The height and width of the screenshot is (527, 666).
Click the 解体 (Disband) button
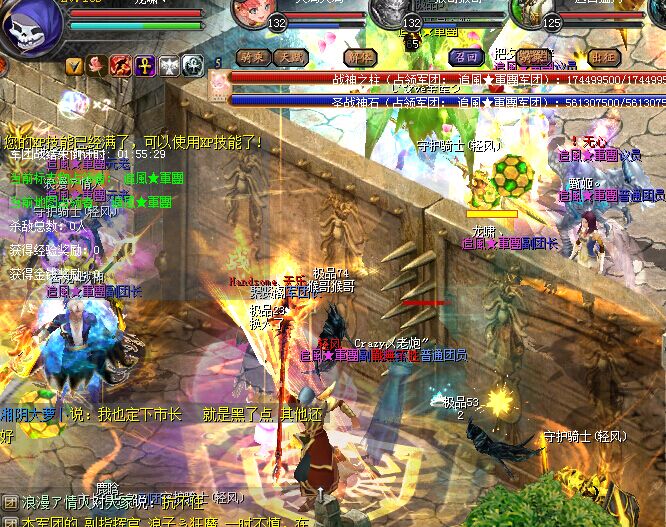pyautogui.click(x=359, y=57)
